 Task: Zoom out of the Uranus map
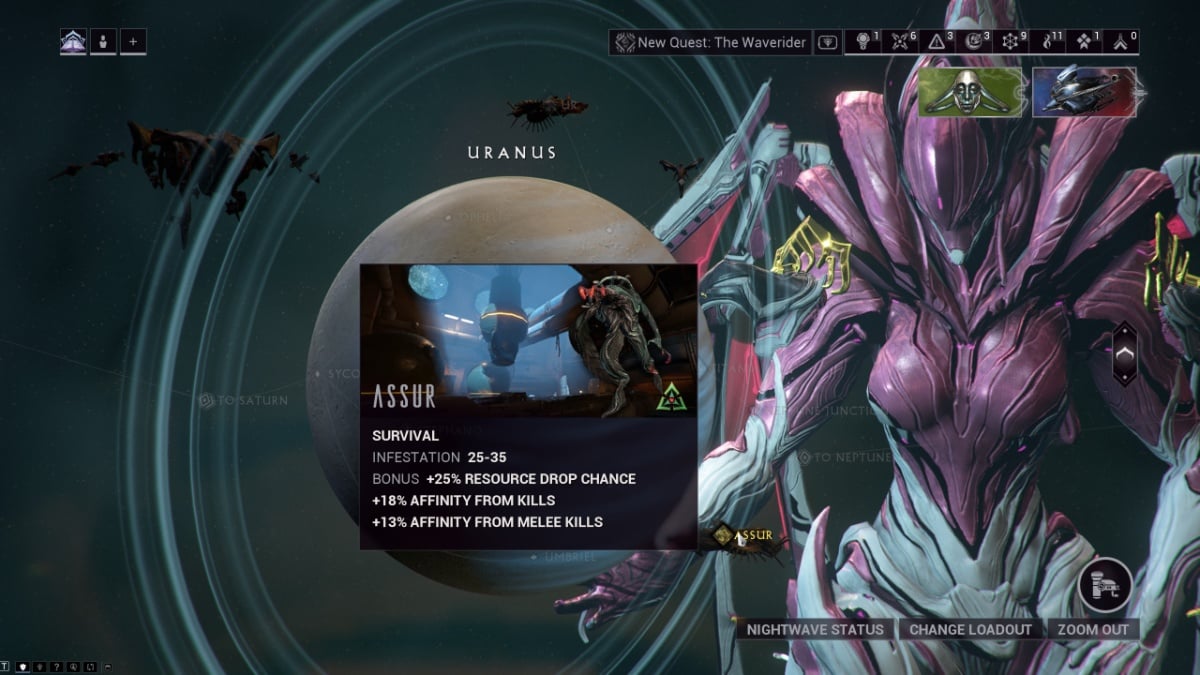pyautogui.click(x=1092, y=629)
